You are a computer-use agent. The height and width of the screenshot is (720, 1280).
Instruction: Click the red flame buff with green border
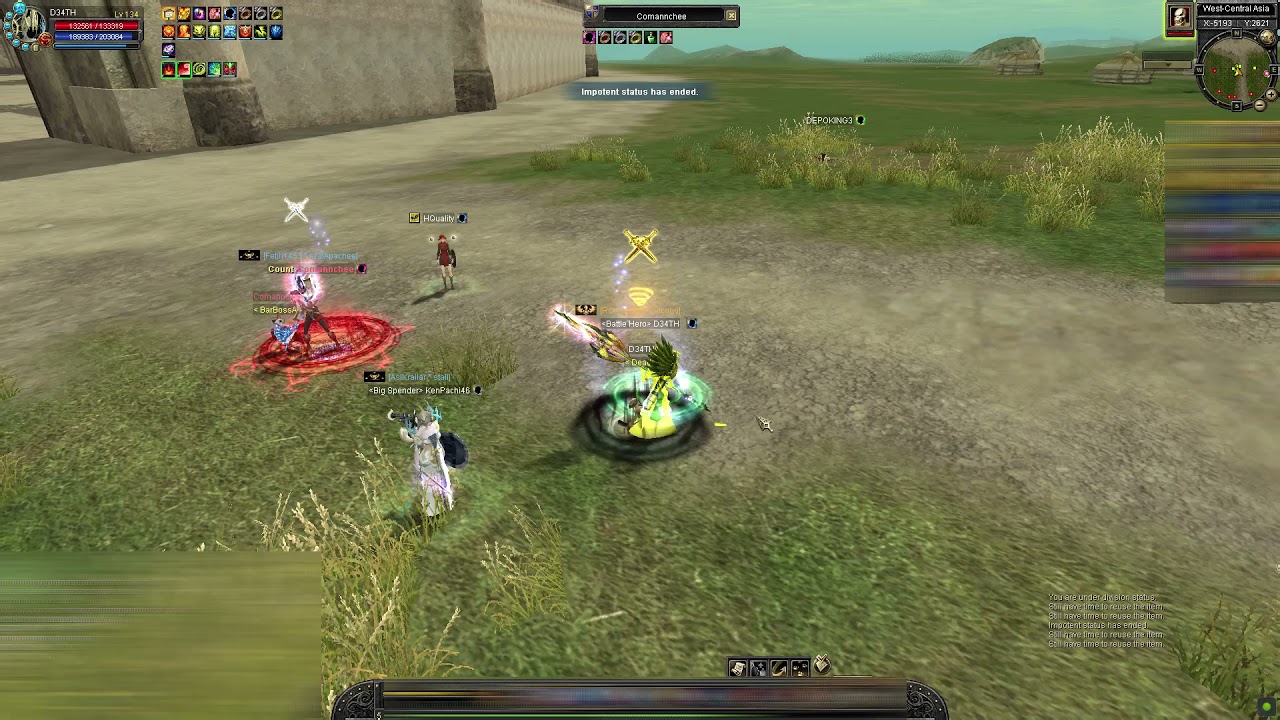[168, 69]
